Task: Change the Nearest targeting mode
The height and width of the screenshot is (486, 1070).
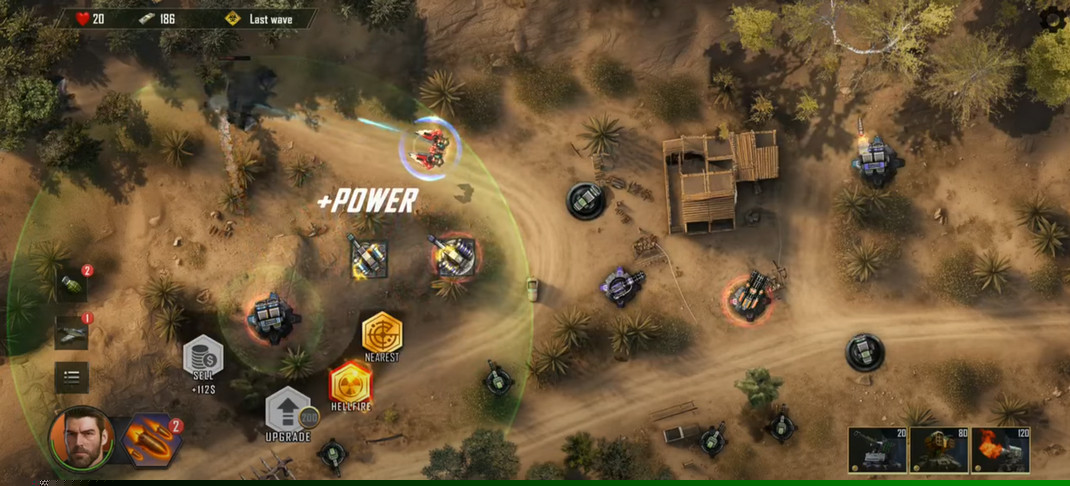Action: pos(381,334)
